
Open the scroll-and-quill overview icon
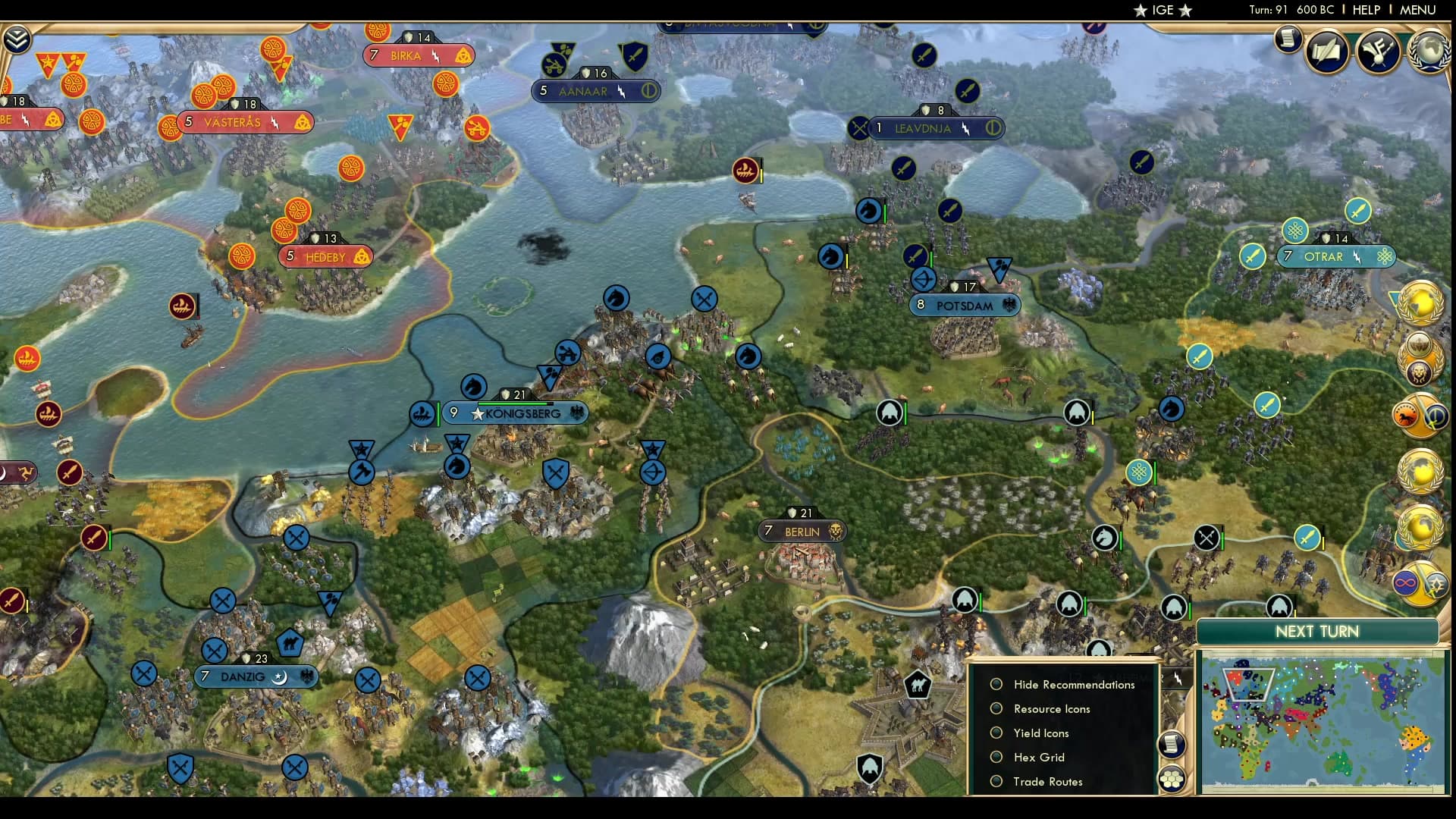point(1327,52)
